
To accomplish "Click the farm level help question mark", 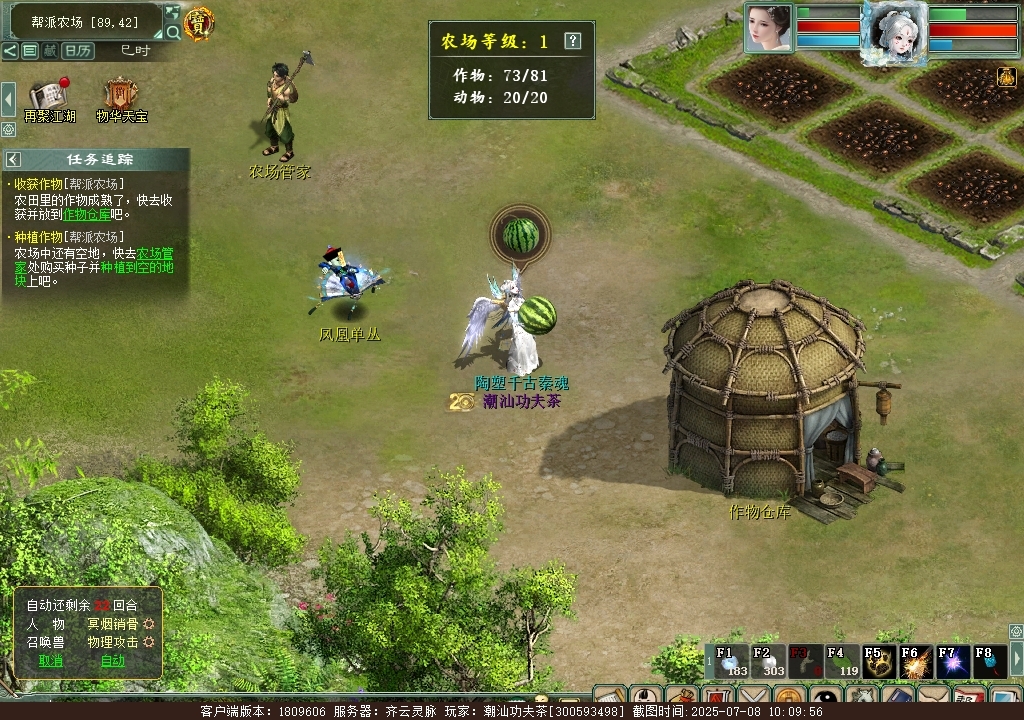I will [x=572, y=41].
